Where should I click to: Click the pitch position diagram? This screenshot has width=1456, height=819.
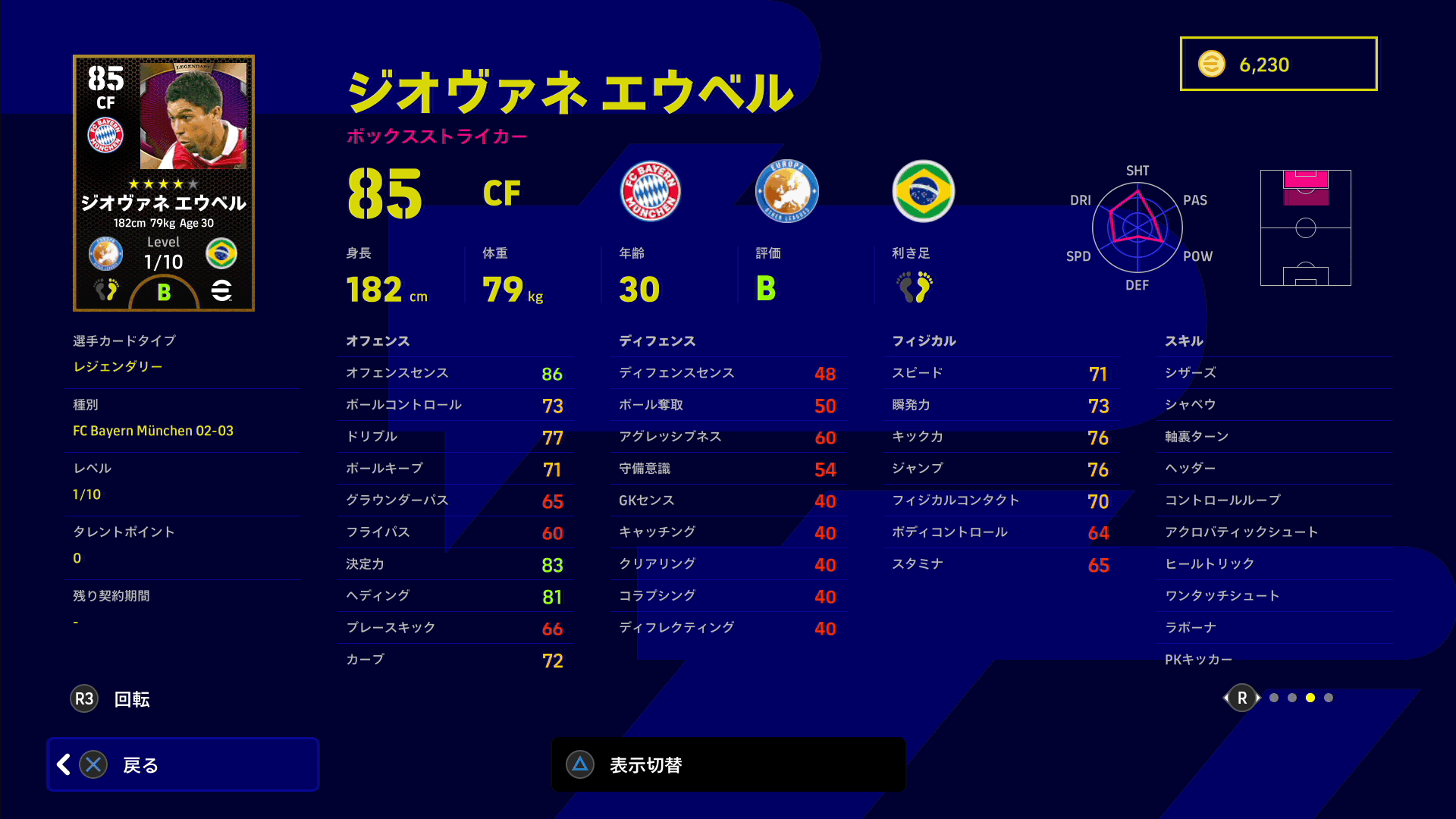click(x=1305, y=227)
